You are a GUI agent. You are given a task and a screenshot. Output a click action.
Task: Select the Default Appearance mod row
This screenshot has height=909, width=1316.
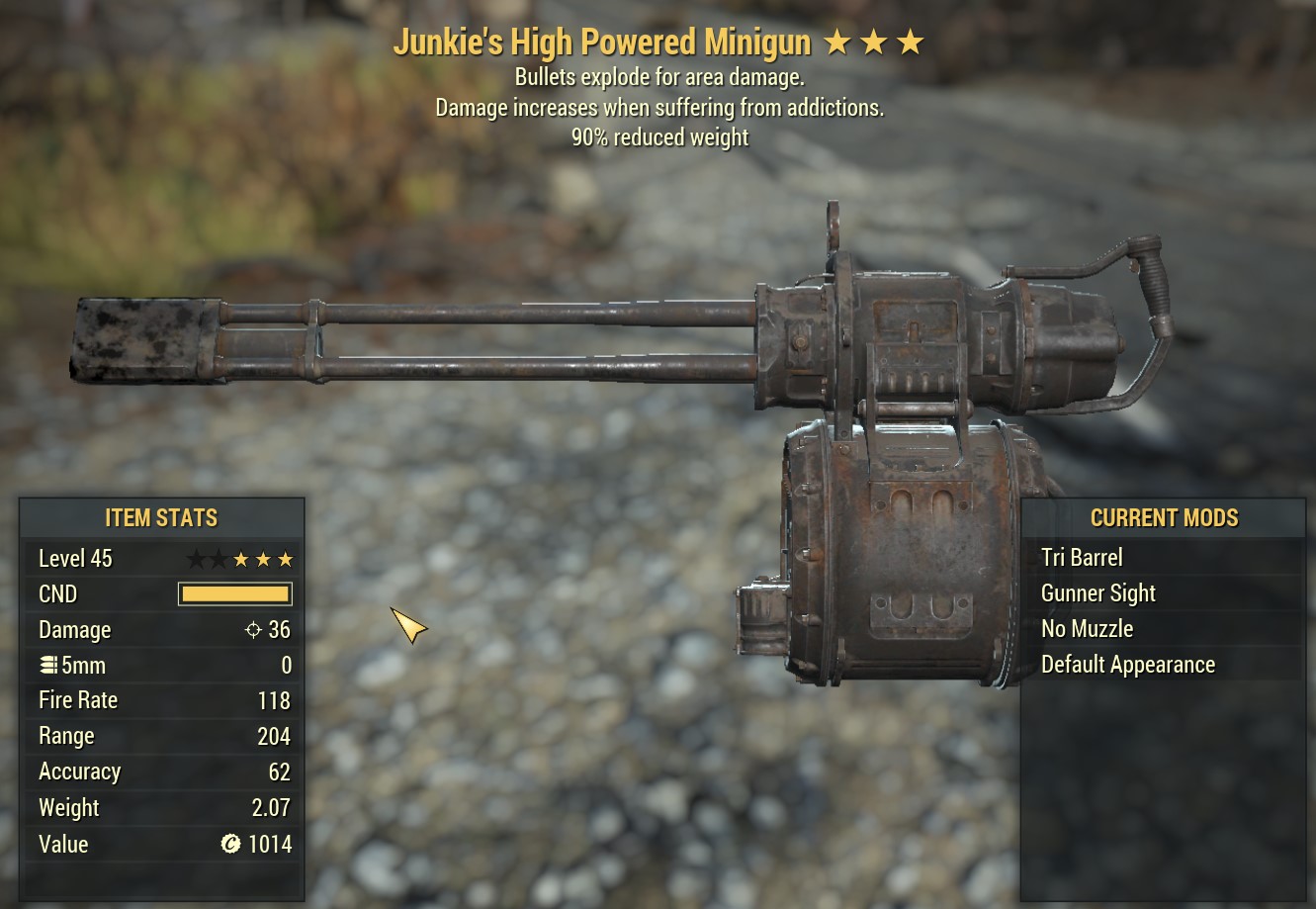pos(1128,665)
